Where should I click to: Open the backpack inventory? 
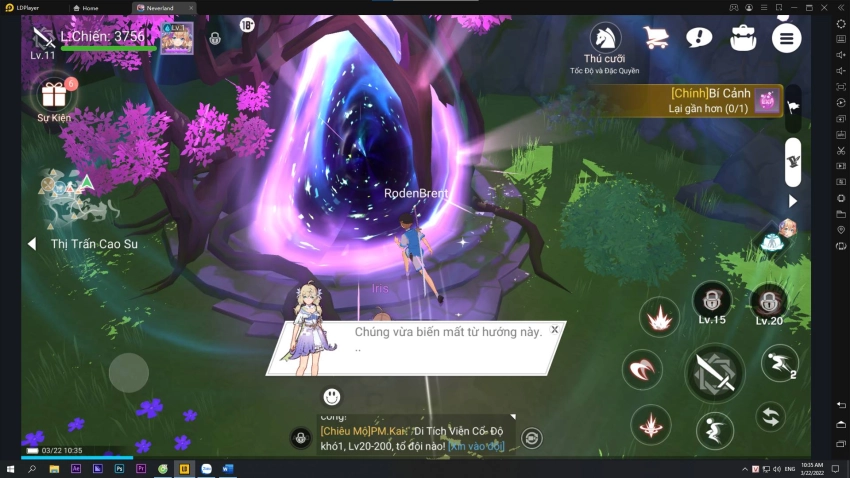(742, 38)
